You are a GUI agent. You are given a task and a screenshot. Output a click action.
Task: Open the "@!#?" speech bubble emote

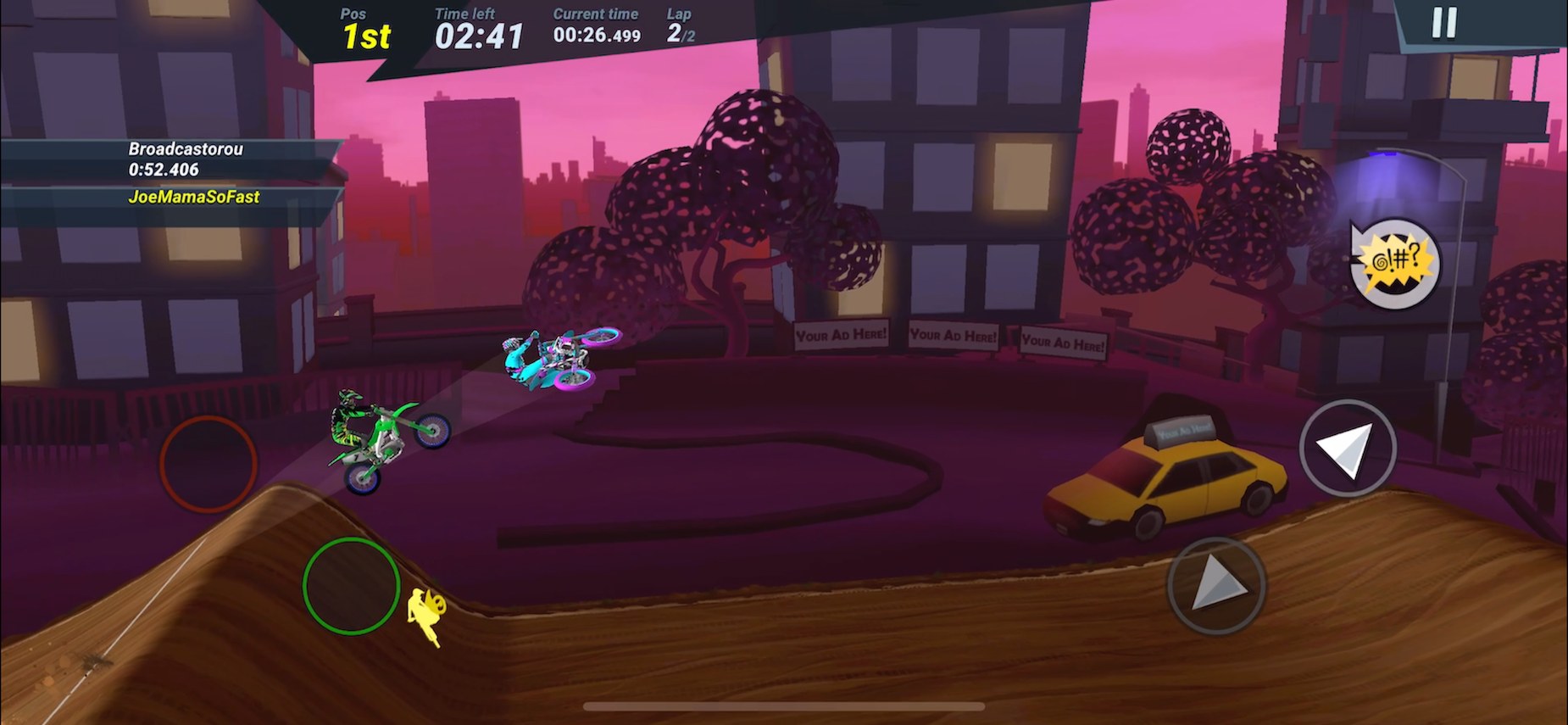point(1393,265)
